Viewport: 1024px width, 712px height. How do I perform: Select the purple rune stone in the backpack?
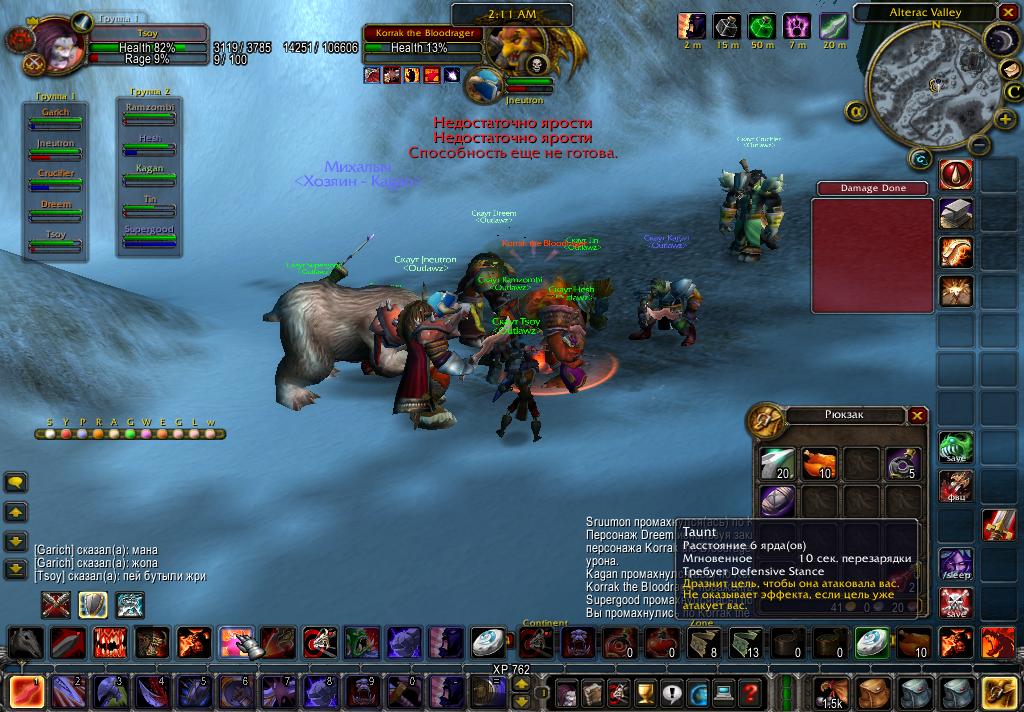click(x=776, y=500)
